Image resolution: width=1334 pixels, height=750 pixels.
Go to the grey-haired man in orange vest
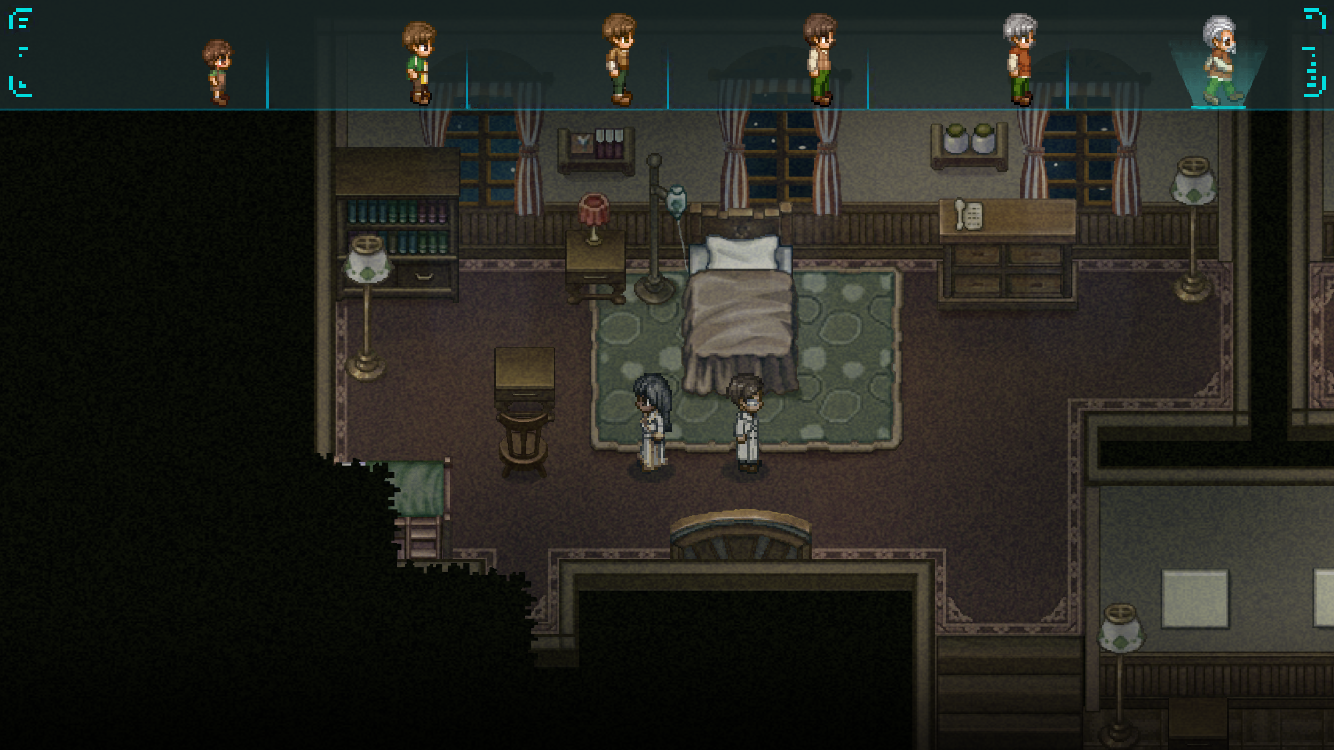coord(1019,60)
